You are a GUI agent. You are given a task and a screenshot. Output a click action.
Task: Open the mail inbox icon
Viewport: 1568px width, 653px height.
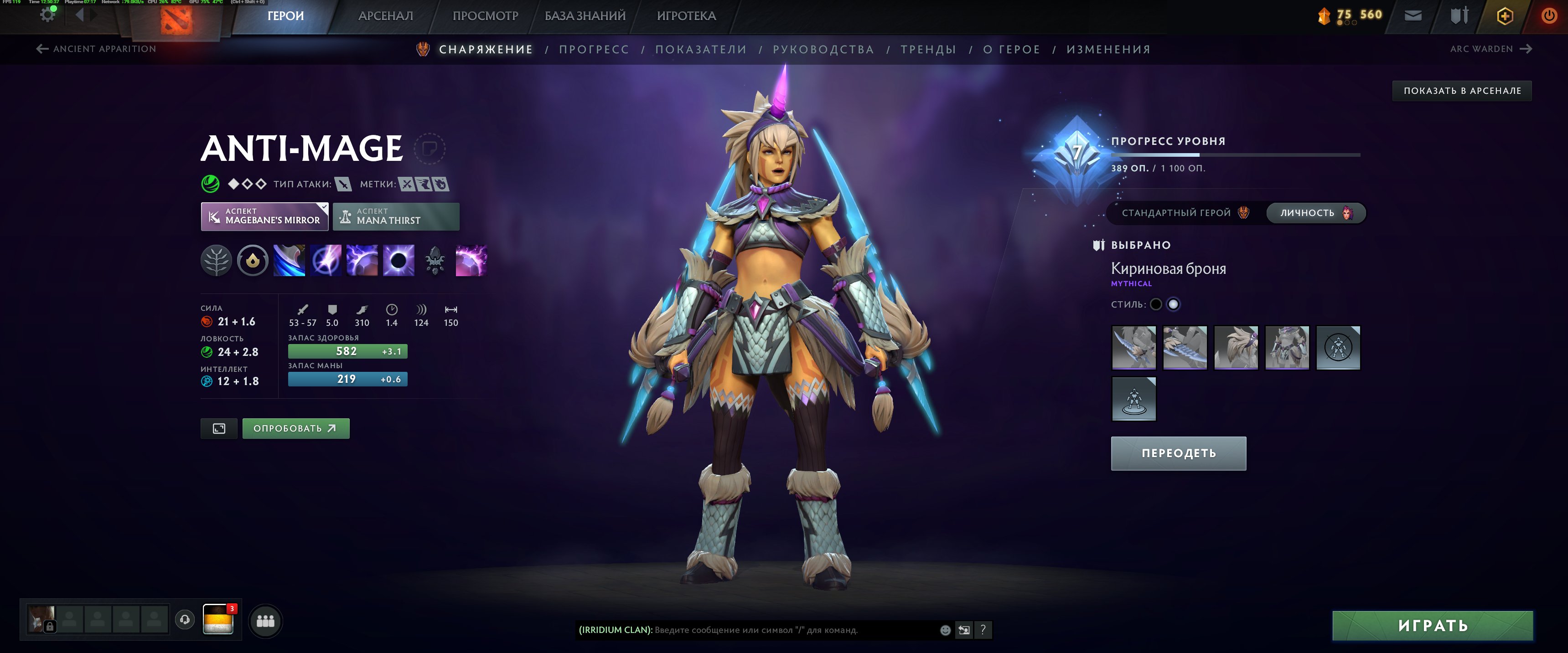tap(1413, 15)
